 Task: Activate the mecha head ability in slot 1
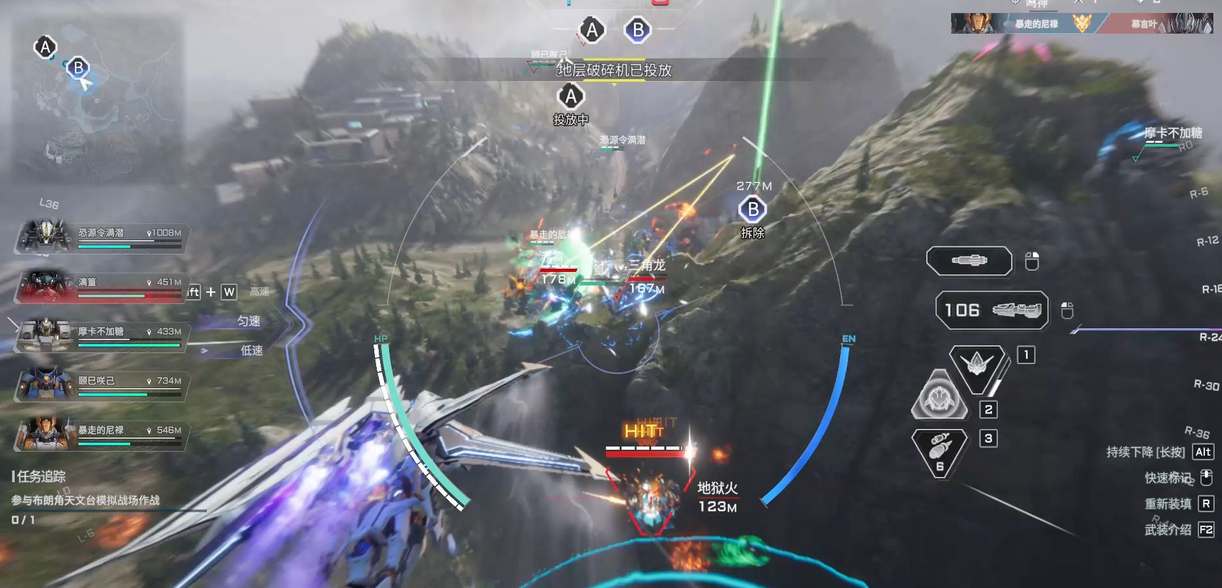pyautogui.click(x=977, y=365)
